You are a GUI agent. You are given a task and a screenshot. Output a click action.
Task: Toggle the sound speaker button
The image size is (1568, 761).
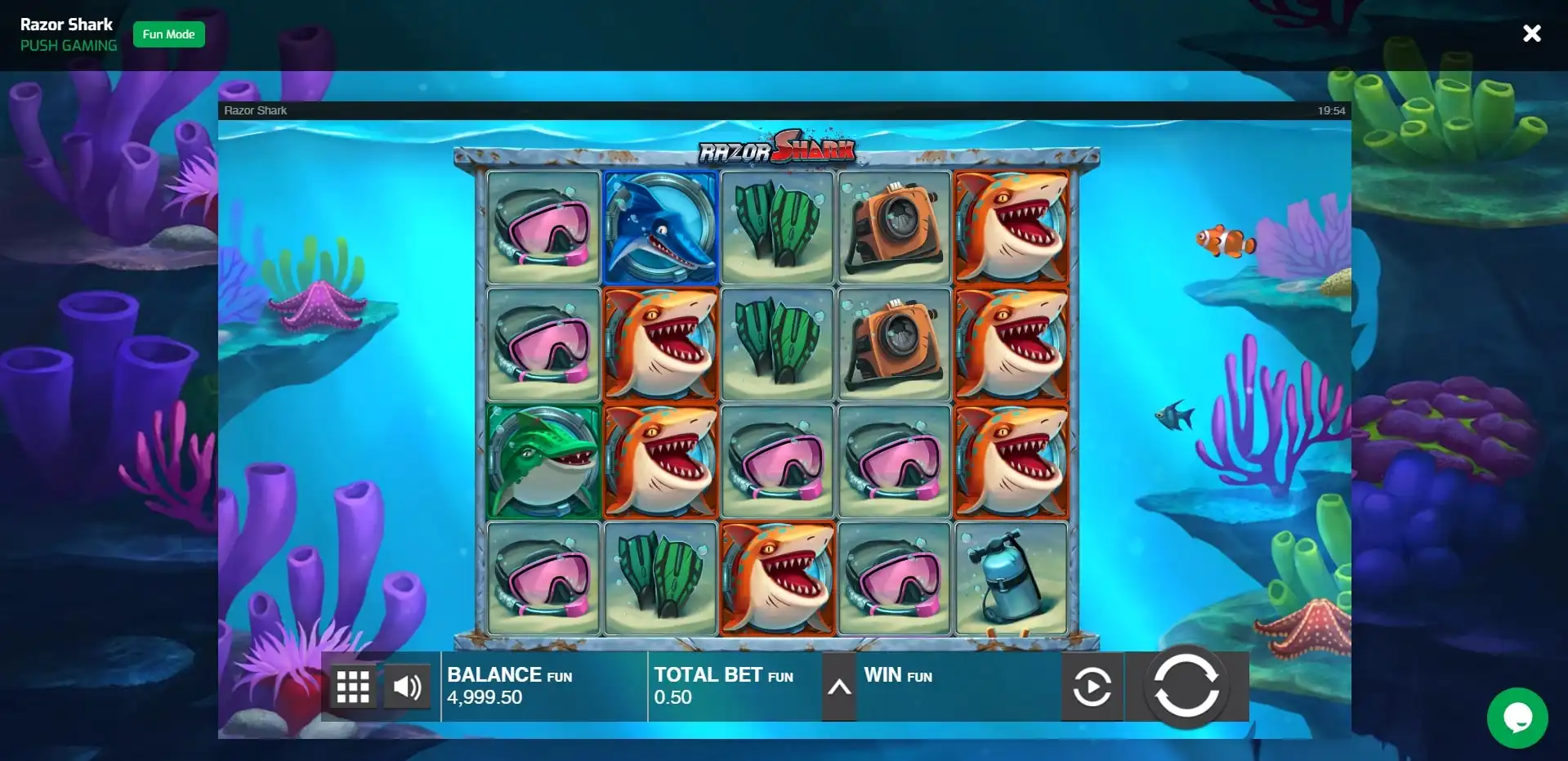[407, 687]
